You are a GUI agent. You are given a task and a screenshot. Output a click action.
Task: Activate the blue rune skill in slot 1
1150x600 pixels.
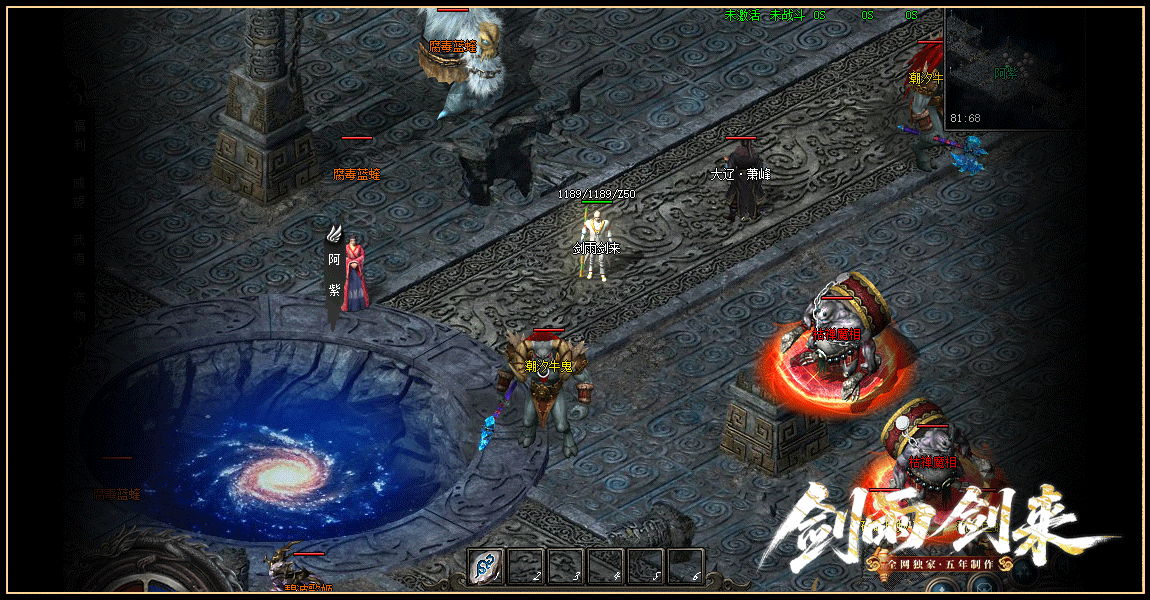tap(487, 567)
